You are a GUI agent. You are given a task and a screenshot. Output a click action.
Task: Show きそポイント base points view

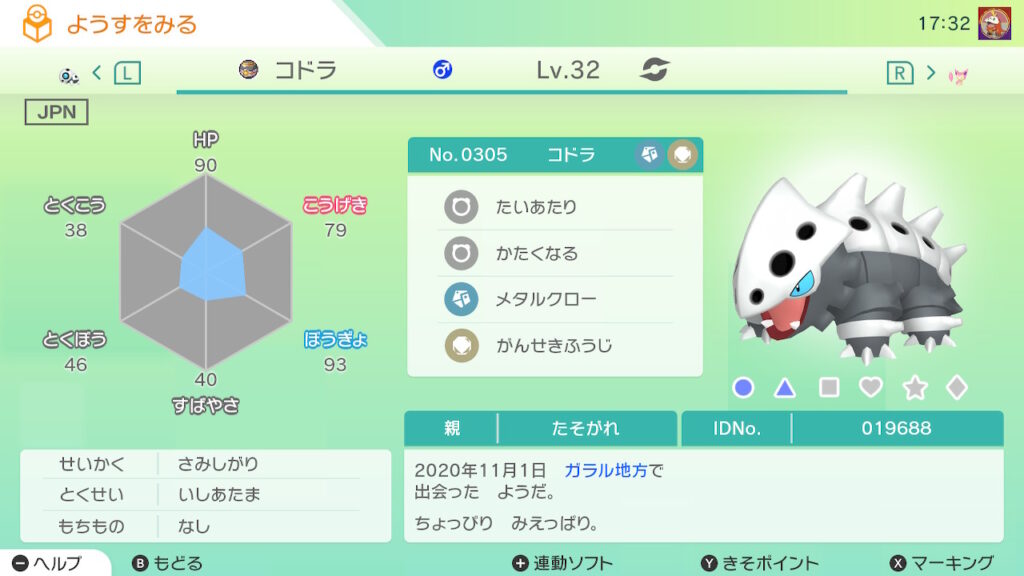click(x=759, y=563)
